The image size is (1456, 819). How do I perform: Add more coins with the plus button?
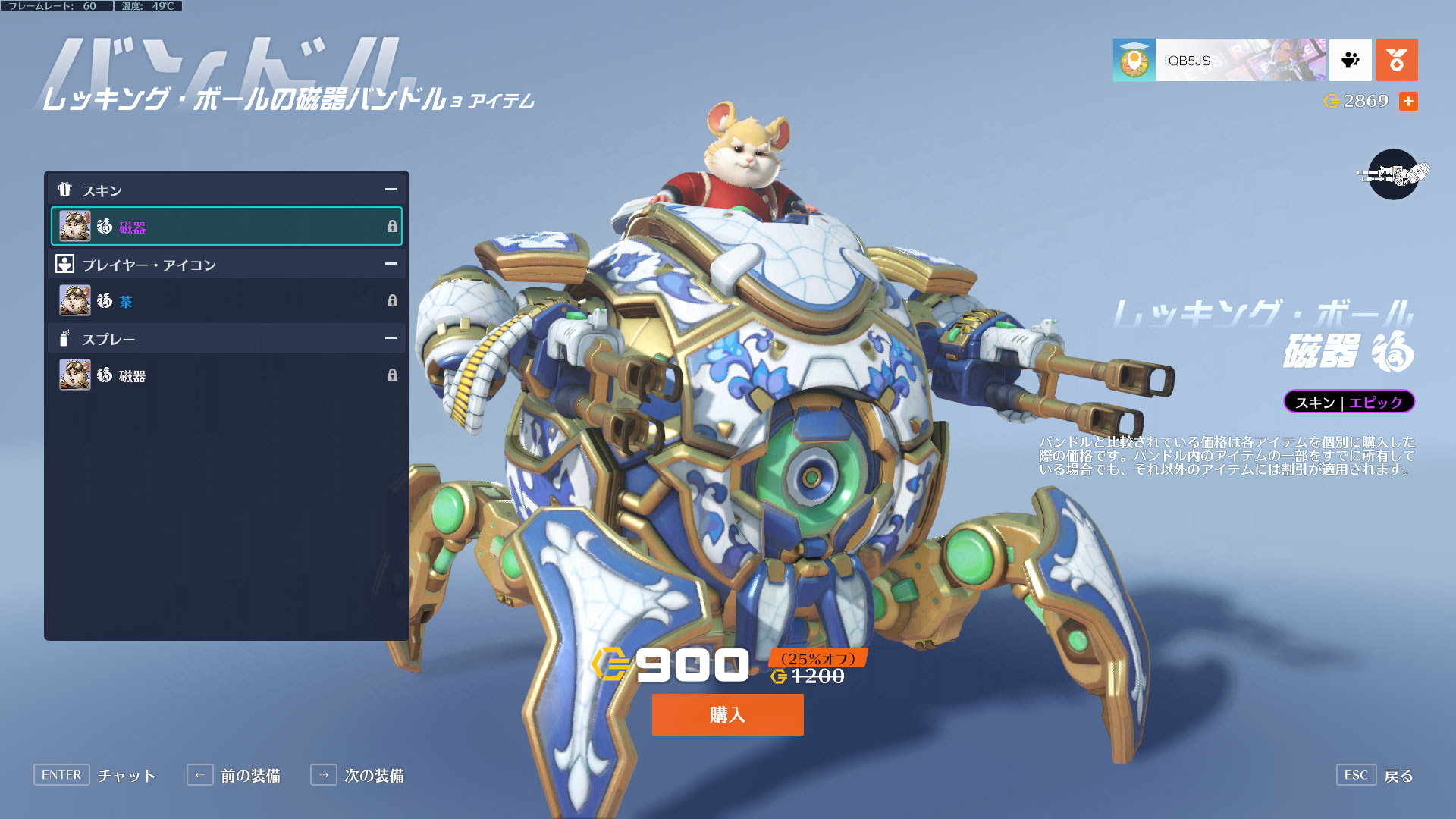pyautogui.click(x=1408, y=102)
